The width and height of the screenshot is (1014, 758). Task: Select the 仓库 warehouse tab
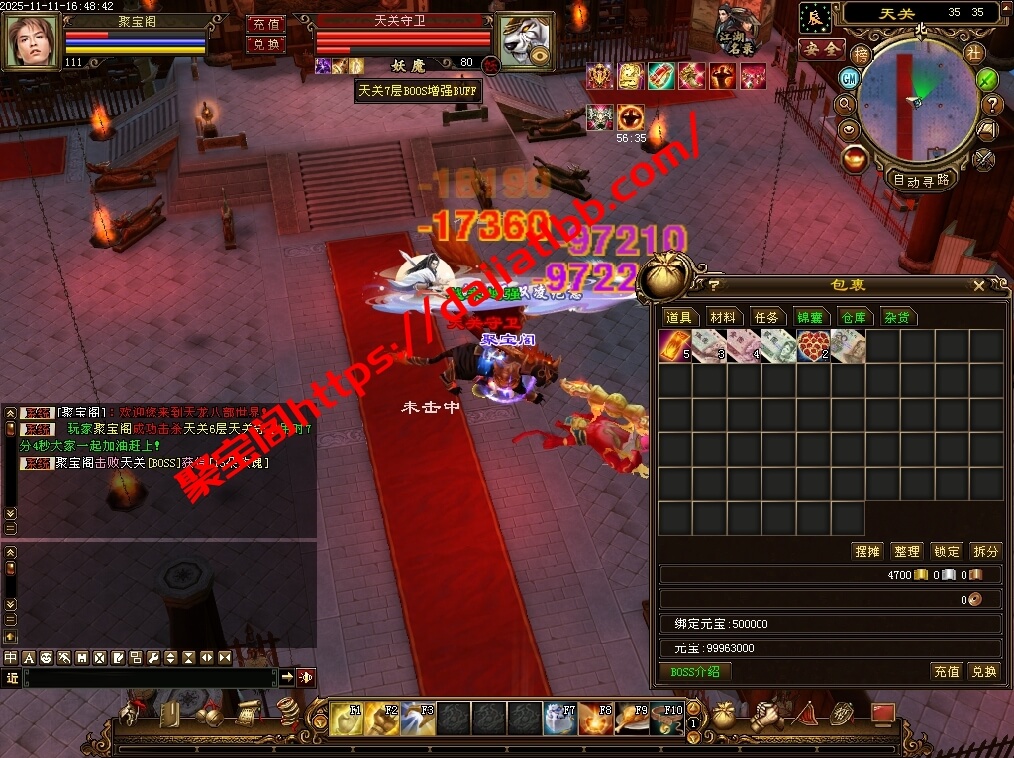click(x=853, y=317)
